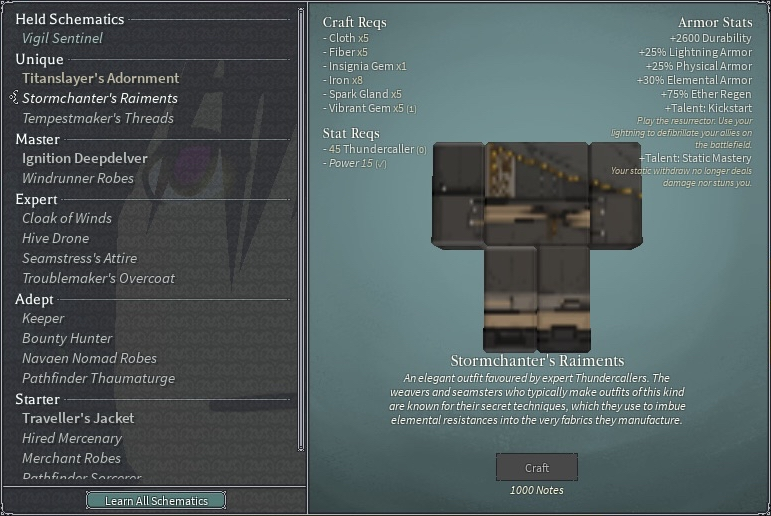The image size is (771, 516).
Task: View the Windrunner Robes schematic
Action: coord(78,178)
